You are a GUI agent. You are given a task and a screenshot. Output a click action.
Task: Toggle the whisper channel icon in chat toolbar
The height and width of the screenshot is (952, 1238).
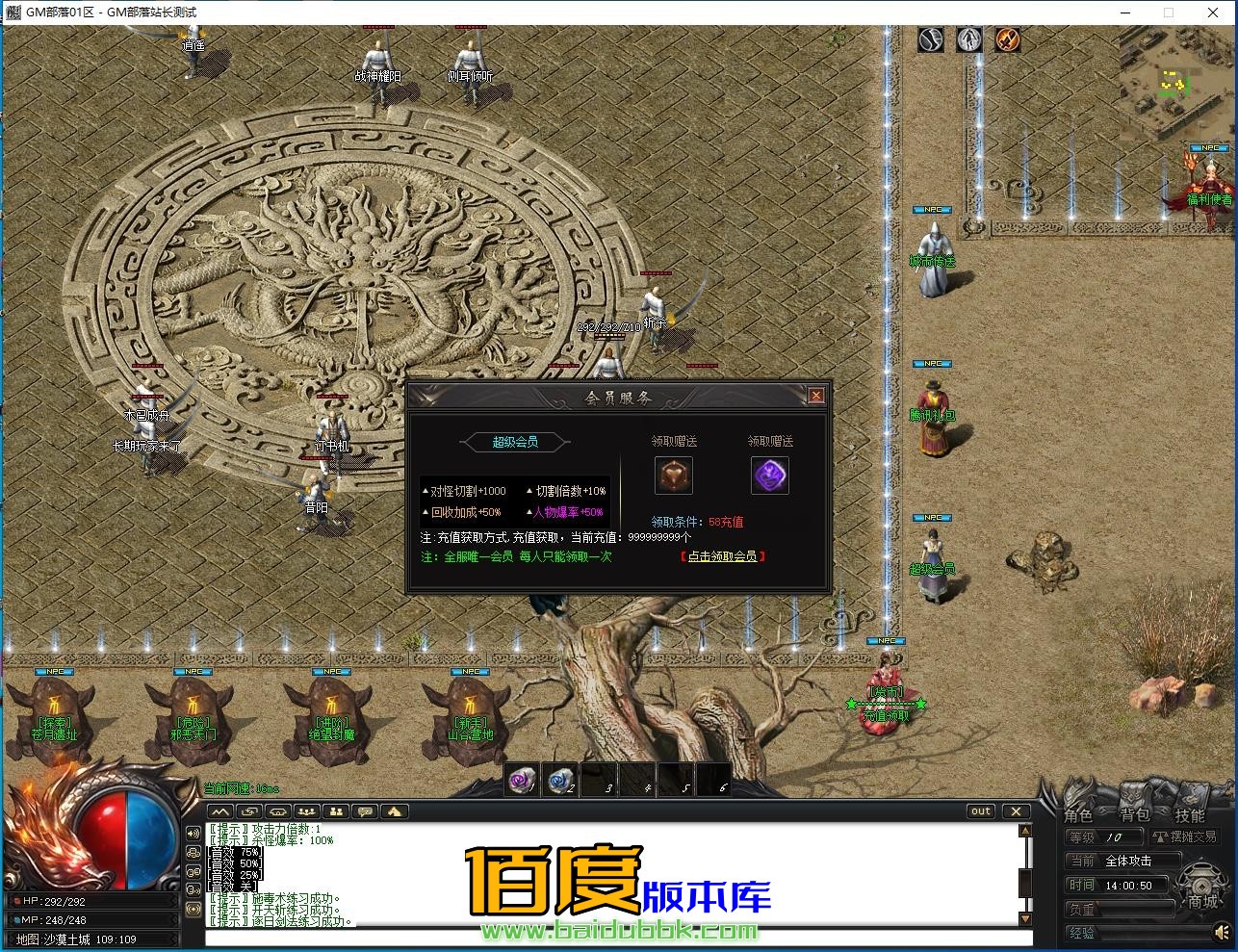click(249, 811)
